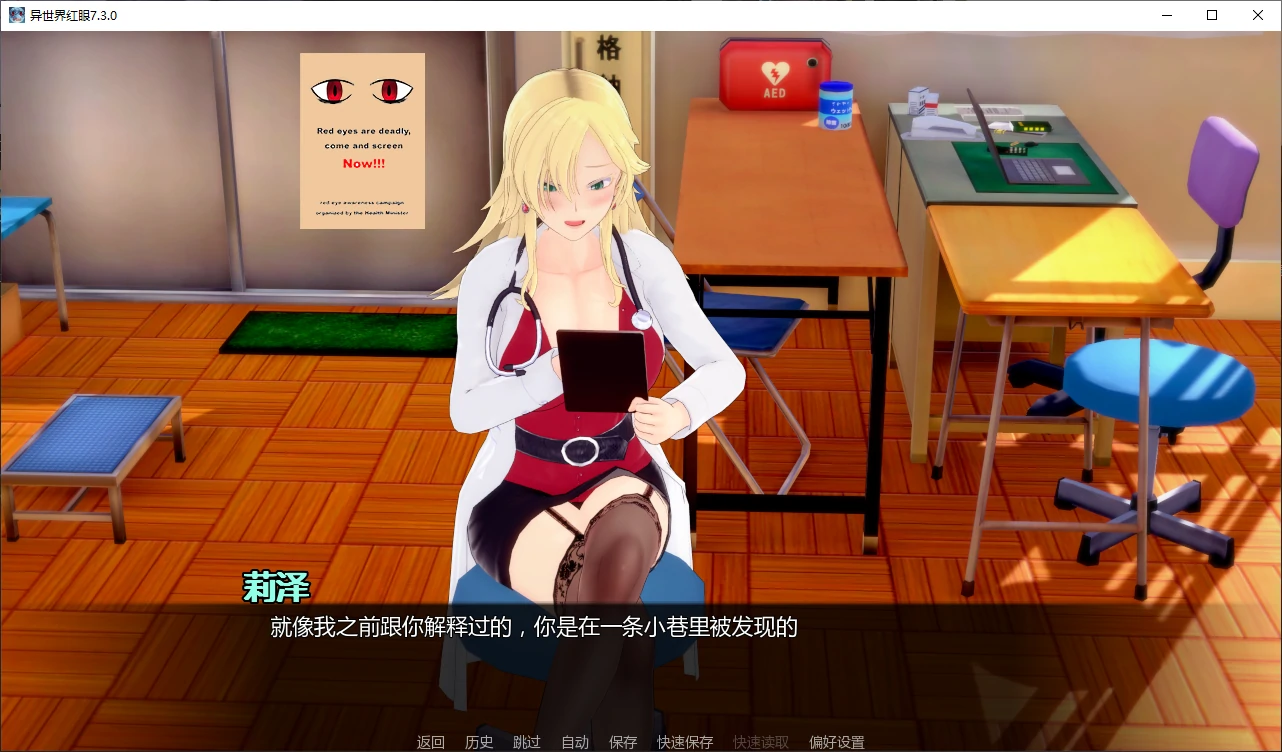The image size is (1282, 752).
Task: Maximize the game window
Action: [x=1211, y=15]
